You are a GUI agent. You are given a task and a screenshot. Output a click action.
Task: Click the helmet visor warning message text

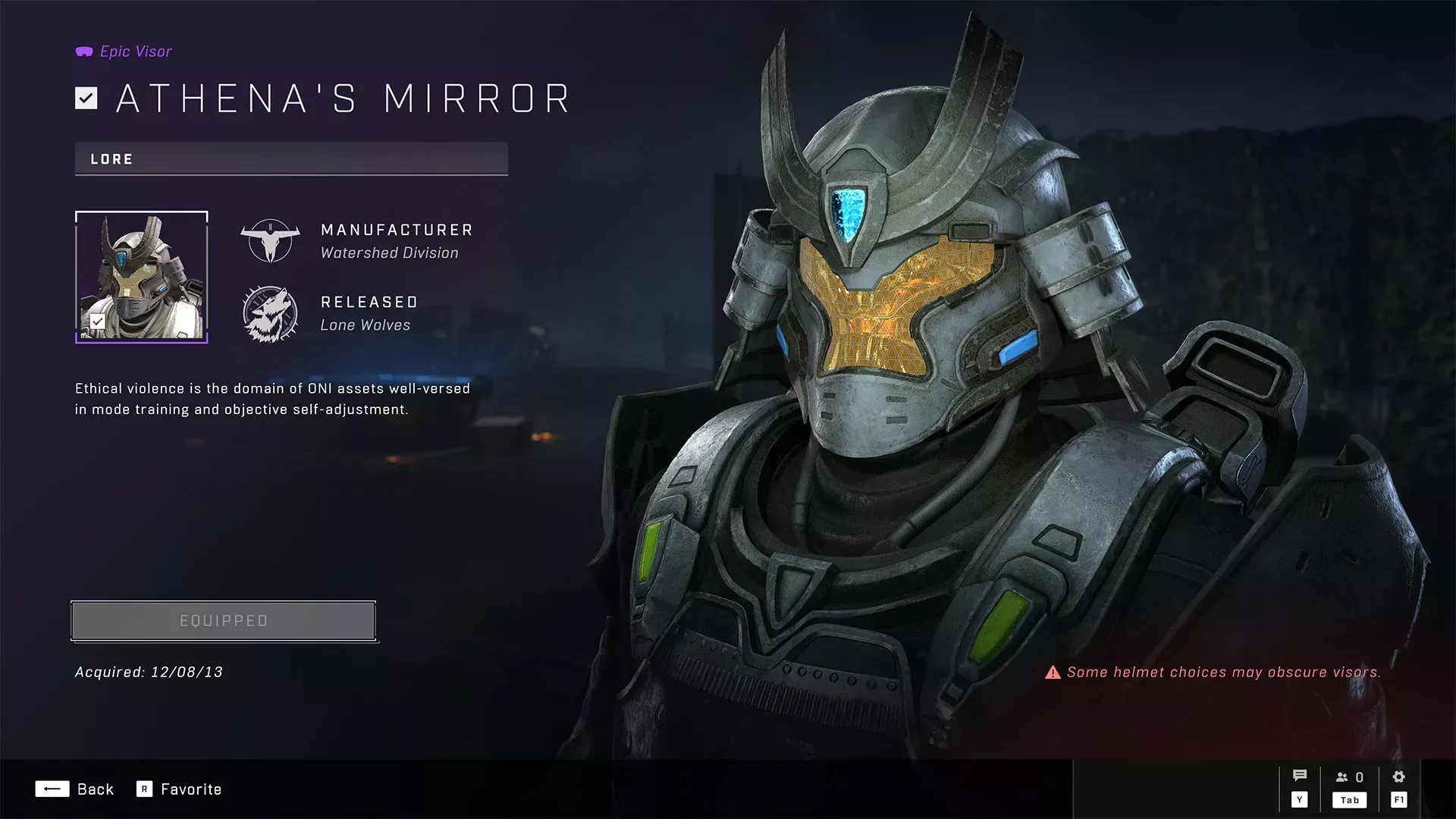1224,672
